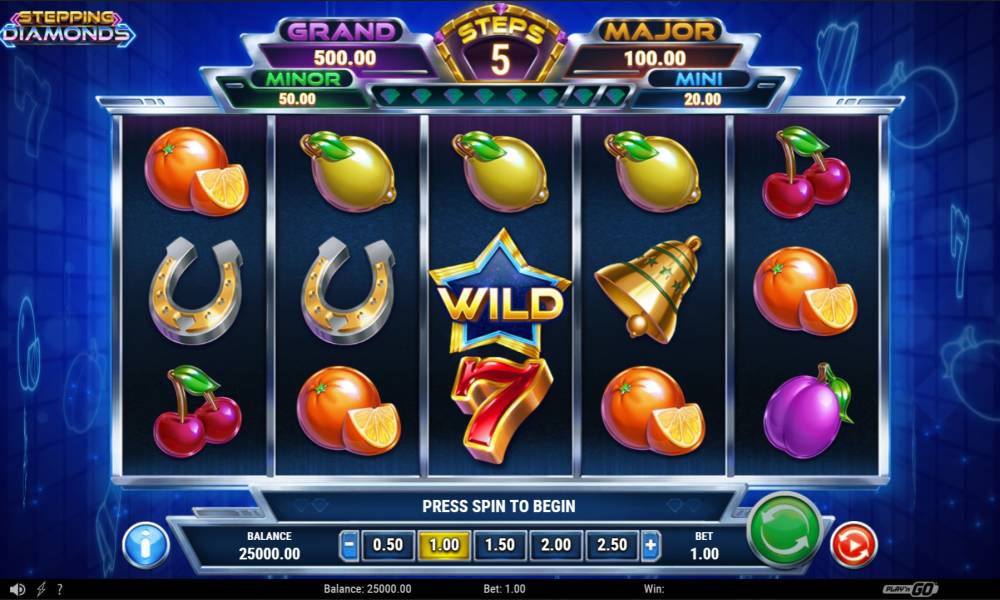This screenshot has width=1000, height=600.
Task: Open help with the question mark
Action: coord(60,590)
